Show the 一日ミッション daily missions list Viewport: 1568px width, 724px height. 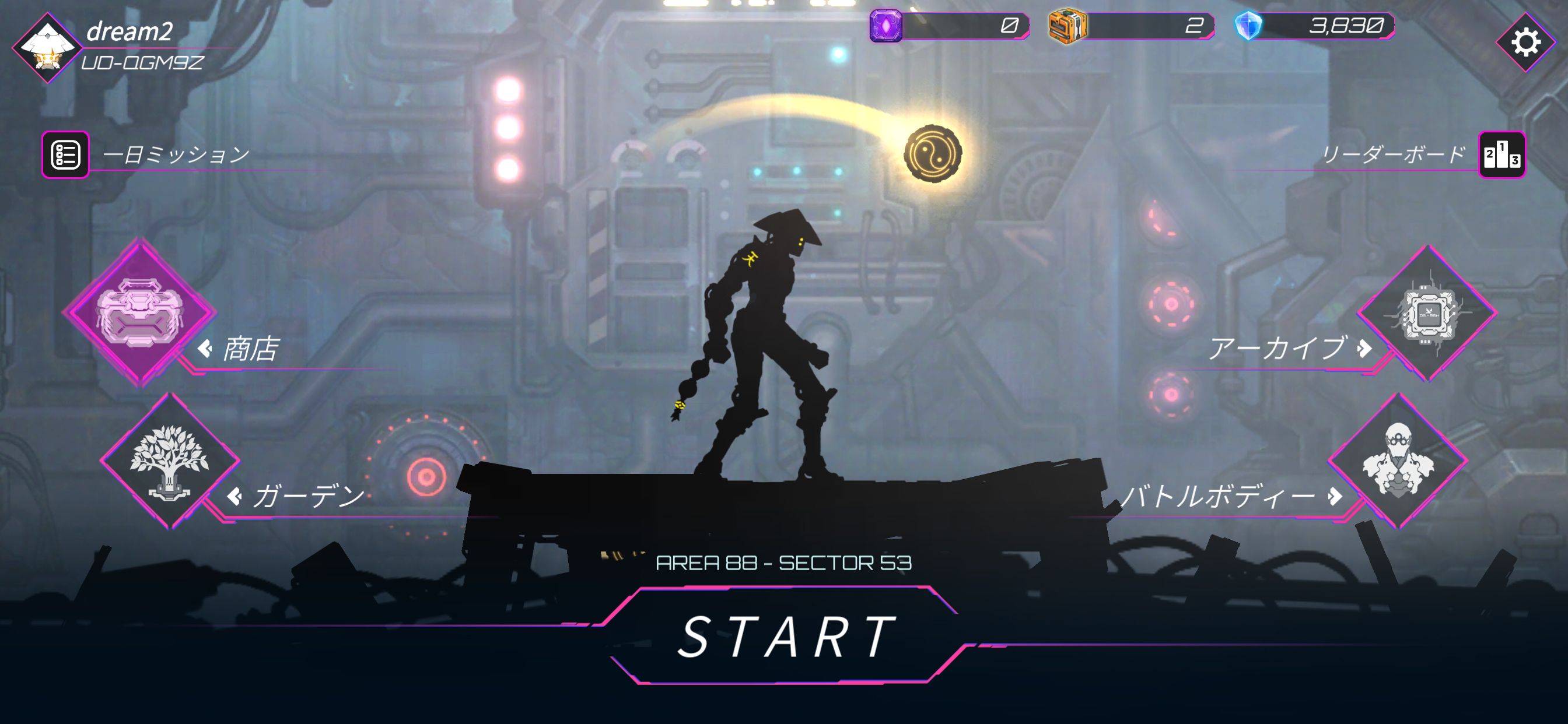(66, 154)
